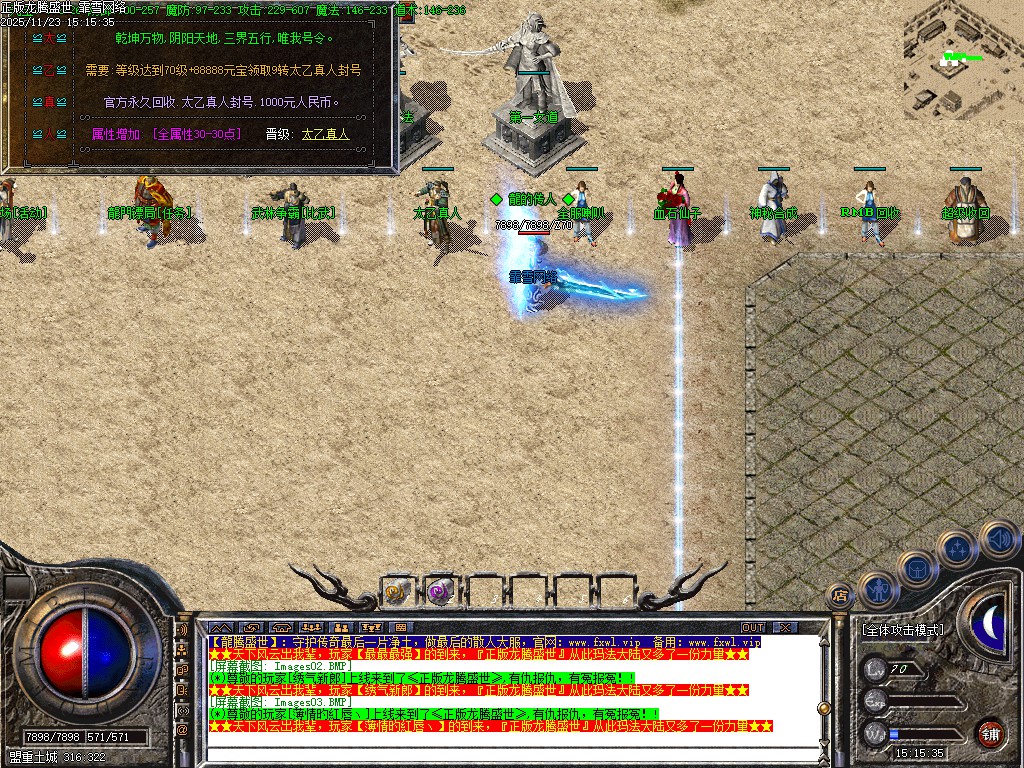
Task: Close the game with the X button above chat
Action: click(x=785, y=628)
